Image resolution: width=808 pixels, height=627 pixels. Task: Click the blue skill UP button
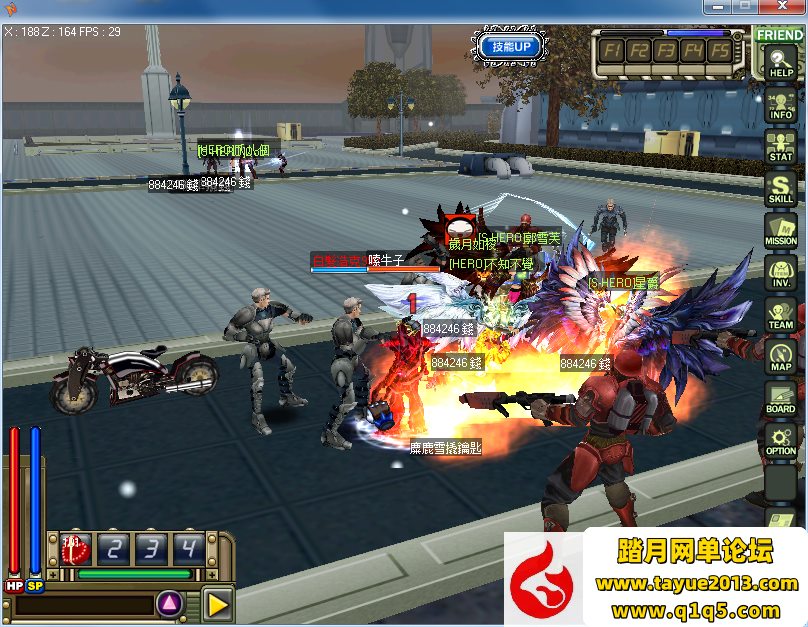click(511, 46)
